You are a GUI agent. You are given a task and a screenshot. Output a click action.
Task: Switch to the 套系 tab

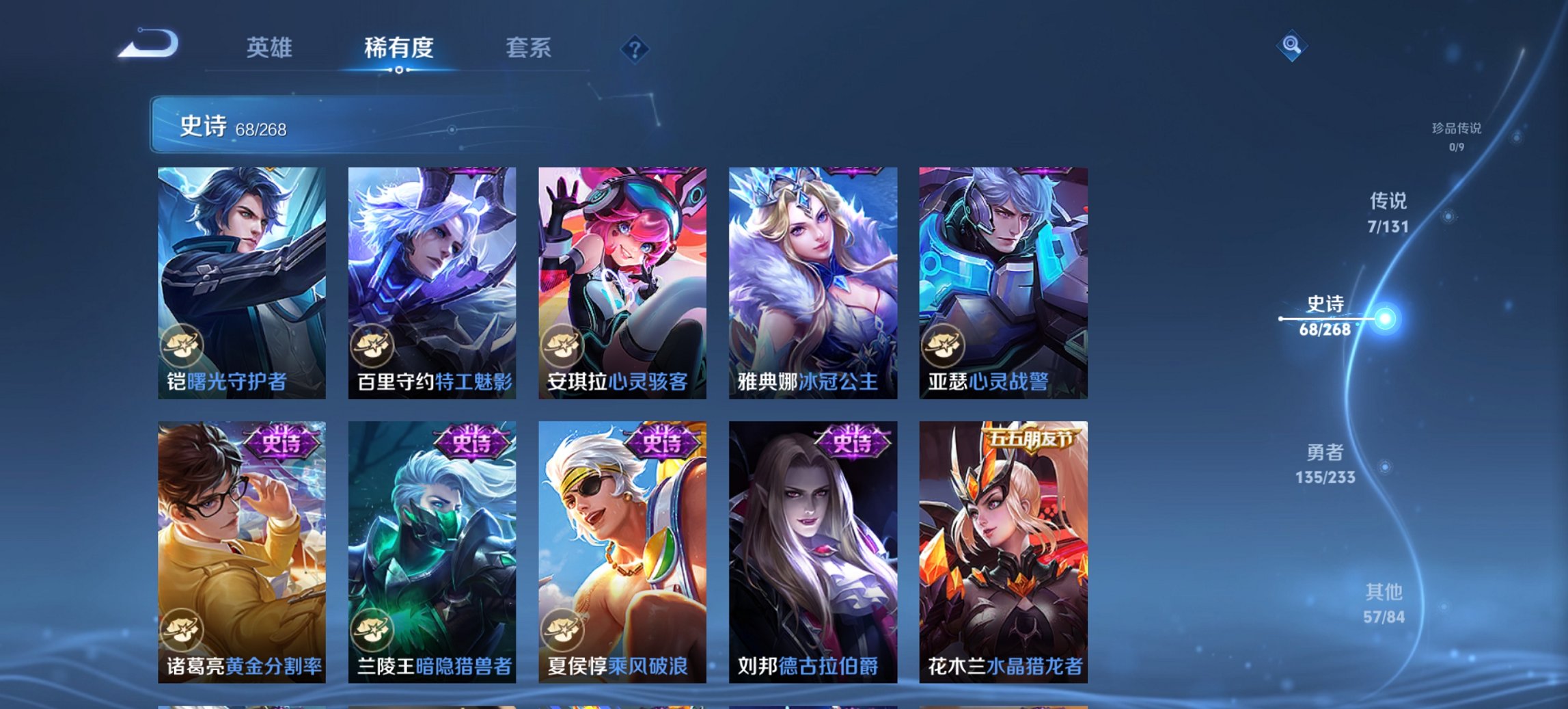click(x=529, y=48)
